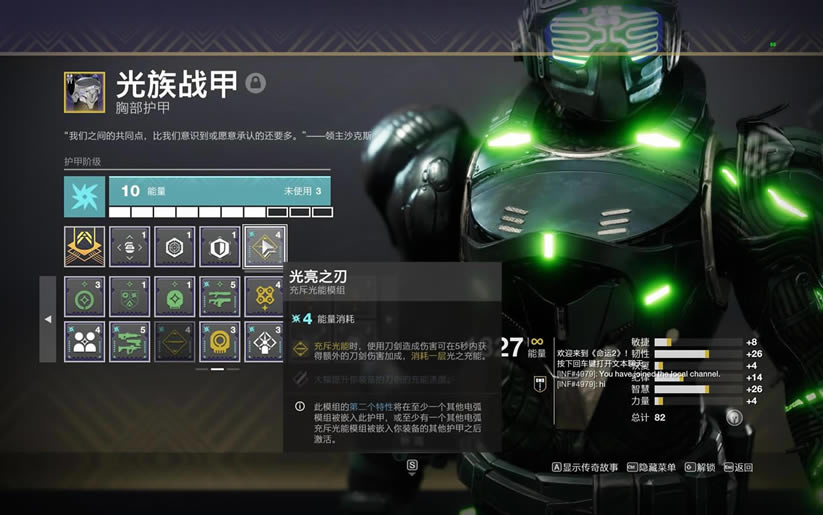The width and height of the screenshot is (823, 515).
Task: Select the equipped hexagon target mod socket
Action: [x=174, y=246]
